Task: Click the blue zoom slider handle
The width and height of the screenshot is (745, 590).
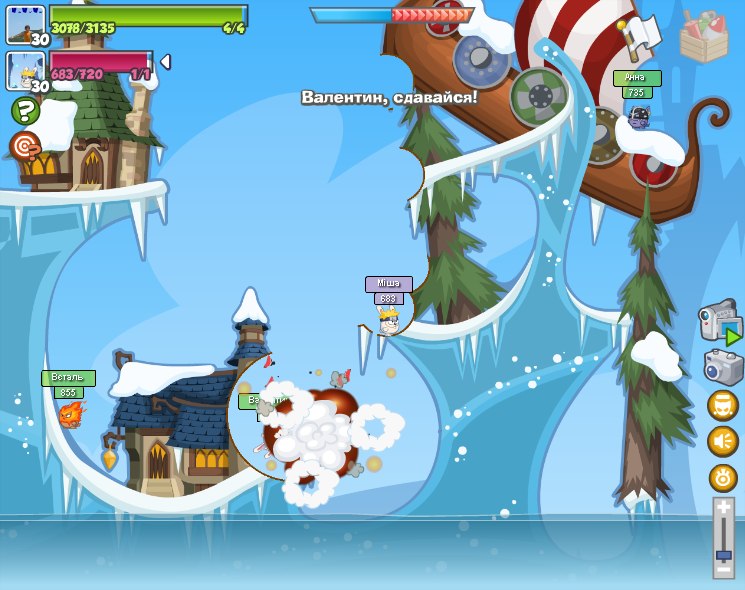Action: click(723, 553)
